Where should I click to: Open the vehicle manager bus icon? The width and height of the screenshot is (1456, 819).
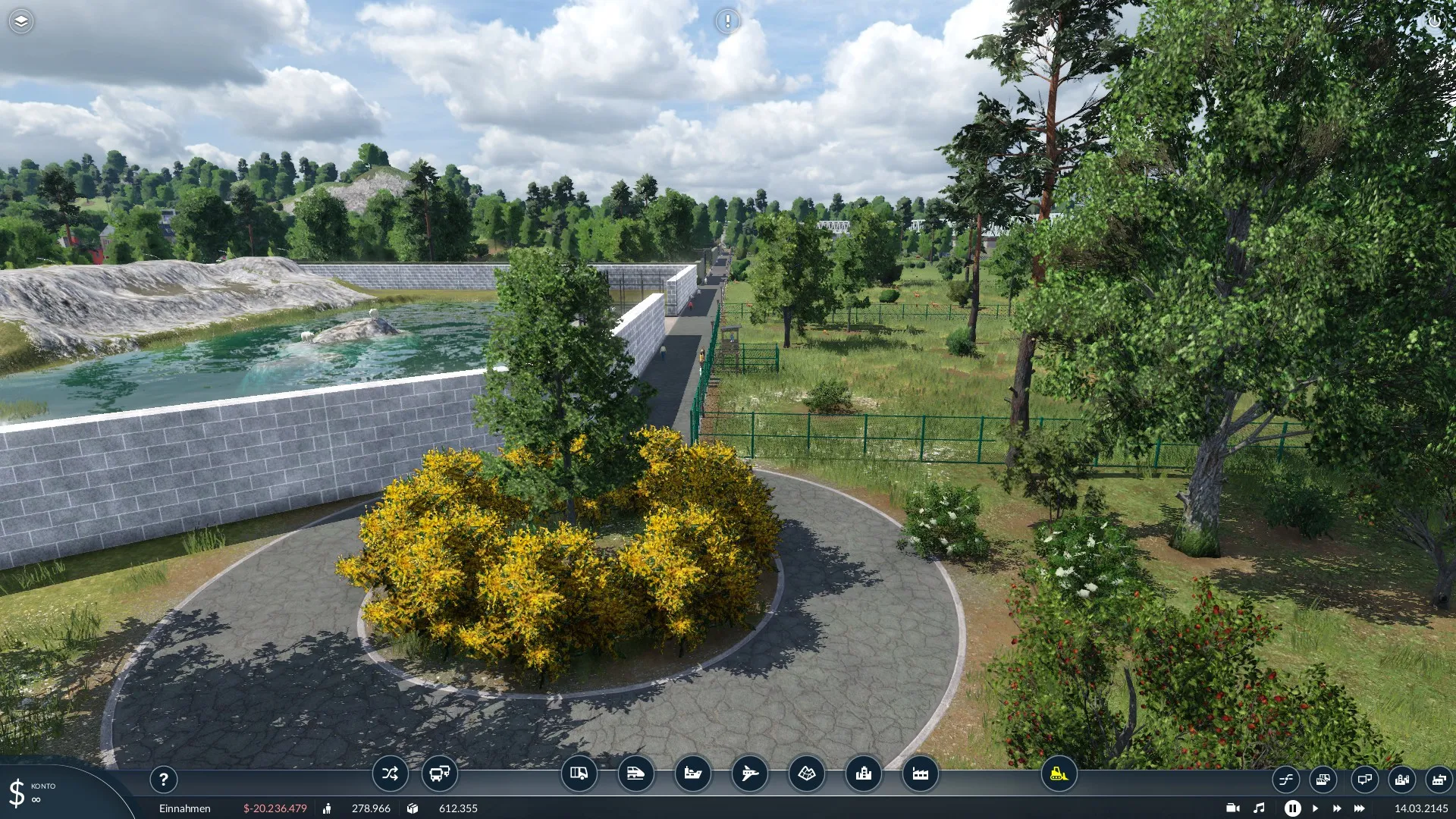point(439,773)
